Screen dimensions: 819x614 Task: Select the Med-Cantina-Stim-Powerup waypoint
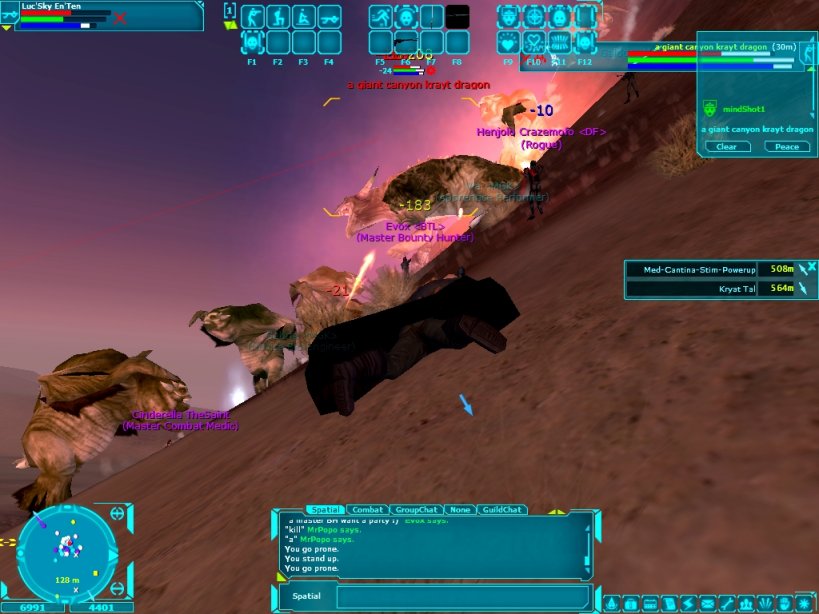(691, 269)
